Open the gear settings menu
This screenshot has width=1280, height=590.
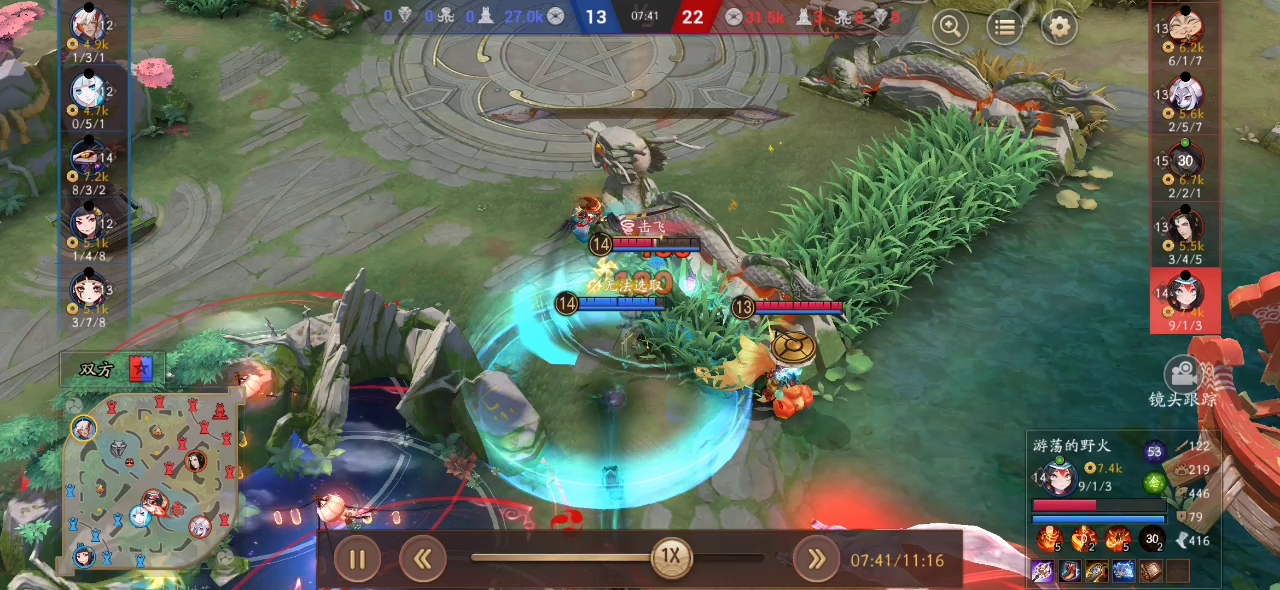[x=1059, y=27]
